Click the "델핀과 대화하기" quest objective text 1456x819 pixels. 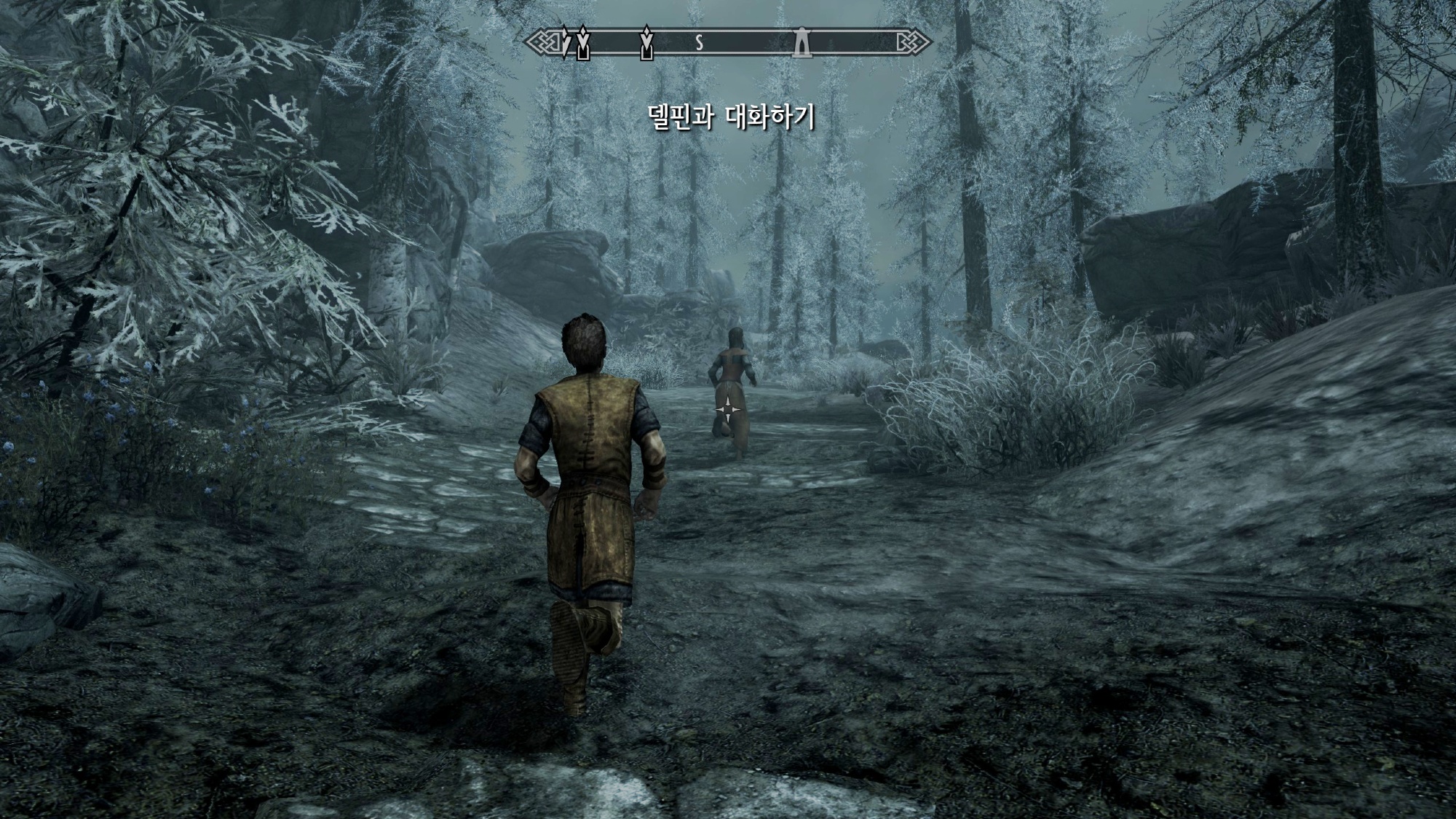(731, 117)
